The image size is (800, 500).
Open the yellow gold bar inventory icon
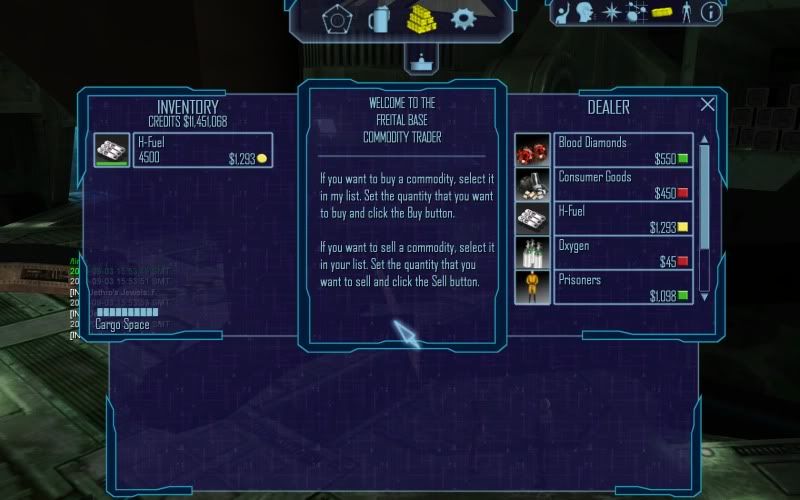coord(661,13)
